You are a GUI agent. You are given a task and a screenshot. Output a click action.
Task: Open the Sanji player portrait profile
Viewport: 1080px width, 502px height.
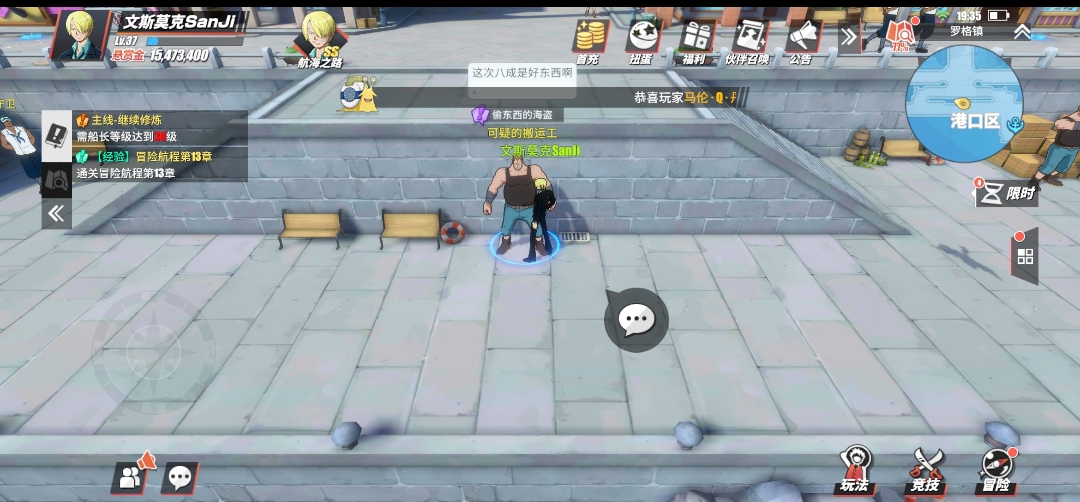pyautogui.click(x=79, y=36)
